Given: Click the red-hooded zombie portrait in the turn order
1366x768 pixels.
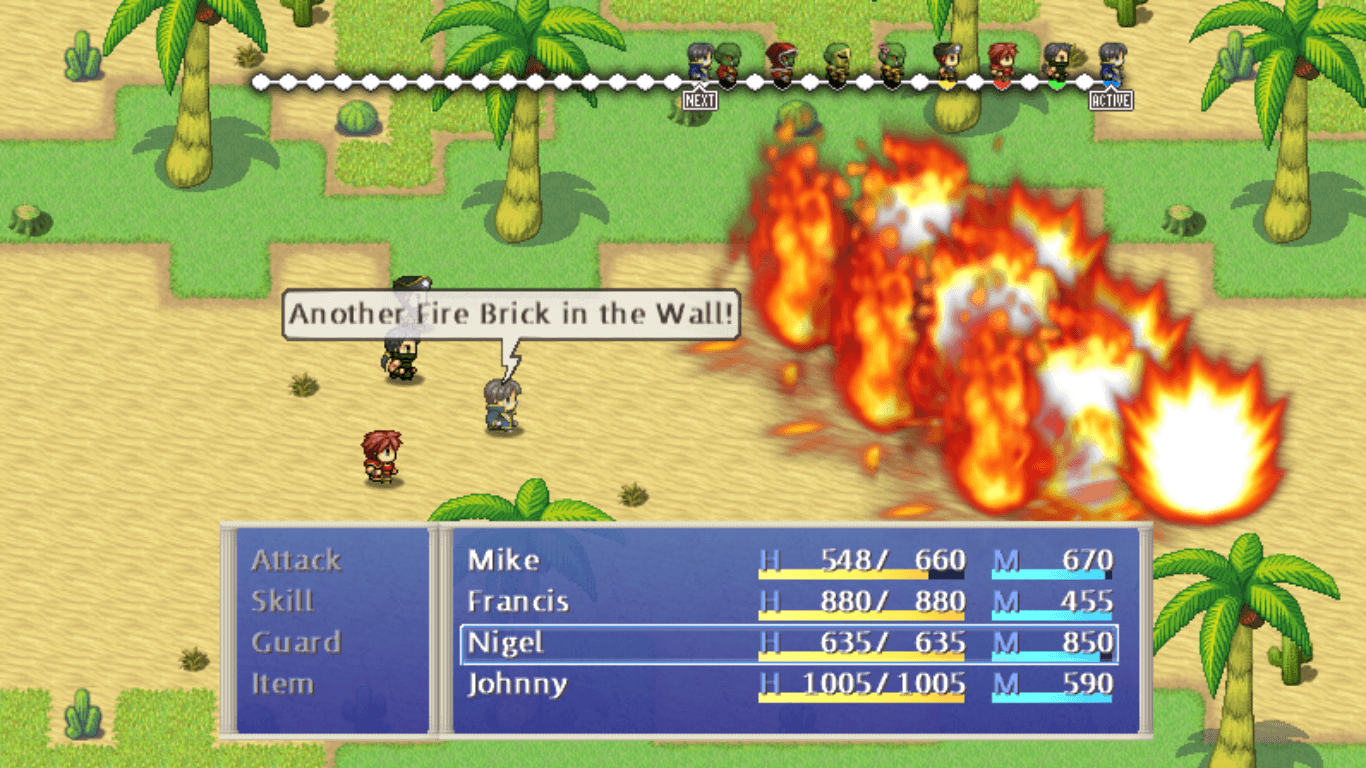Looking at the screenshot, I should click(x=779, y=62).
